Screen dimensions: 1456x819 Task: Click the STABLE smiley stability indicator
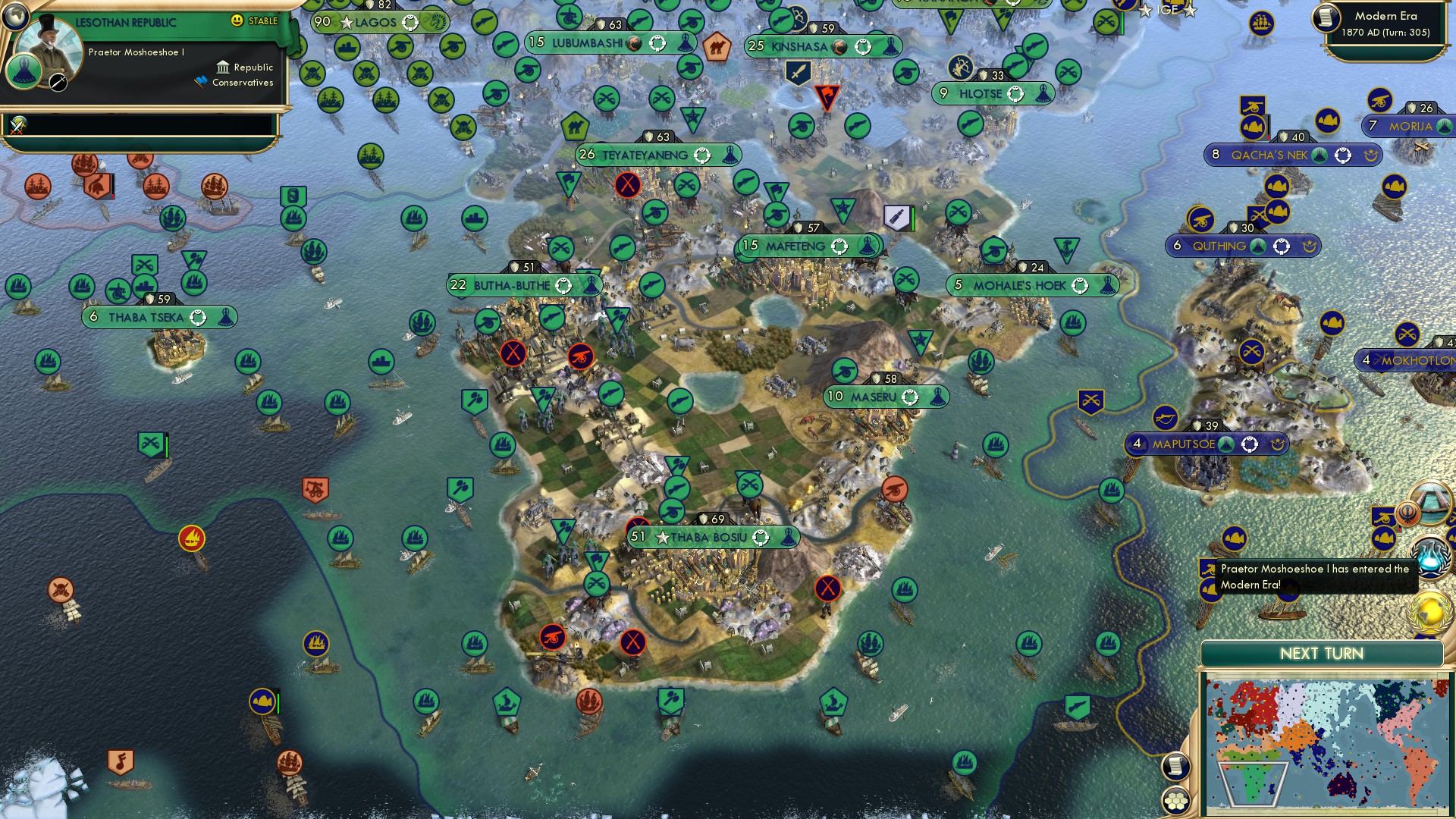[237, 20]
